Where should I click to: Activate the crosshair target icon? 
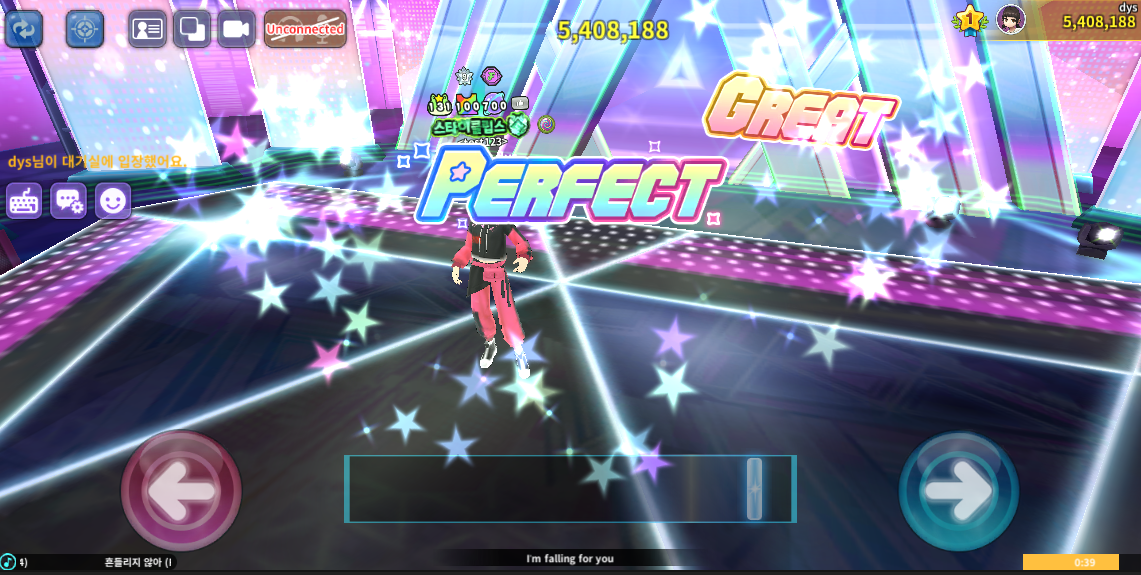tap(85, 29)
